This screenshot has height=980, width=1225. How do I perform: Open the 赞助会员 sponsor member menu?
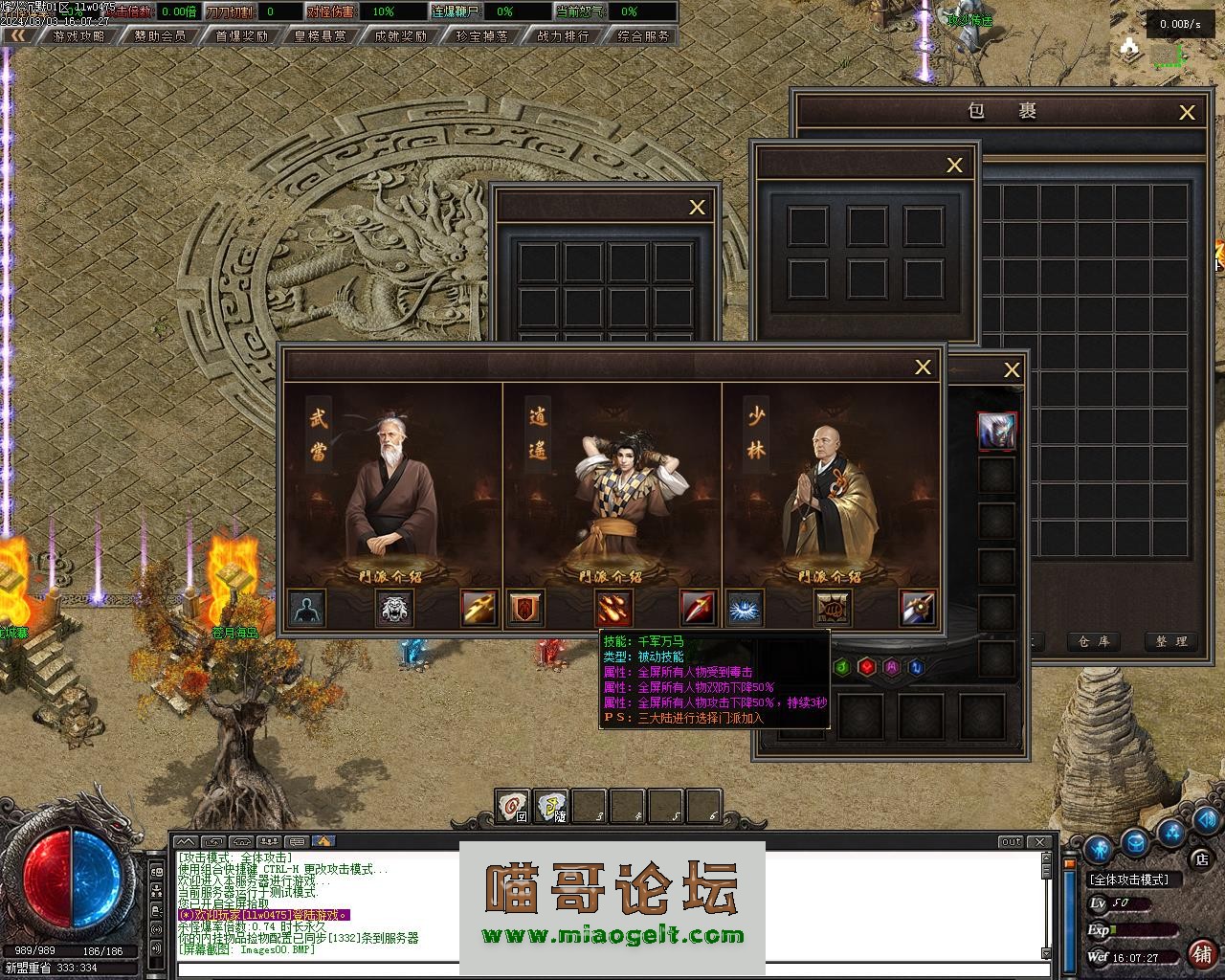[x=160, y=35]
